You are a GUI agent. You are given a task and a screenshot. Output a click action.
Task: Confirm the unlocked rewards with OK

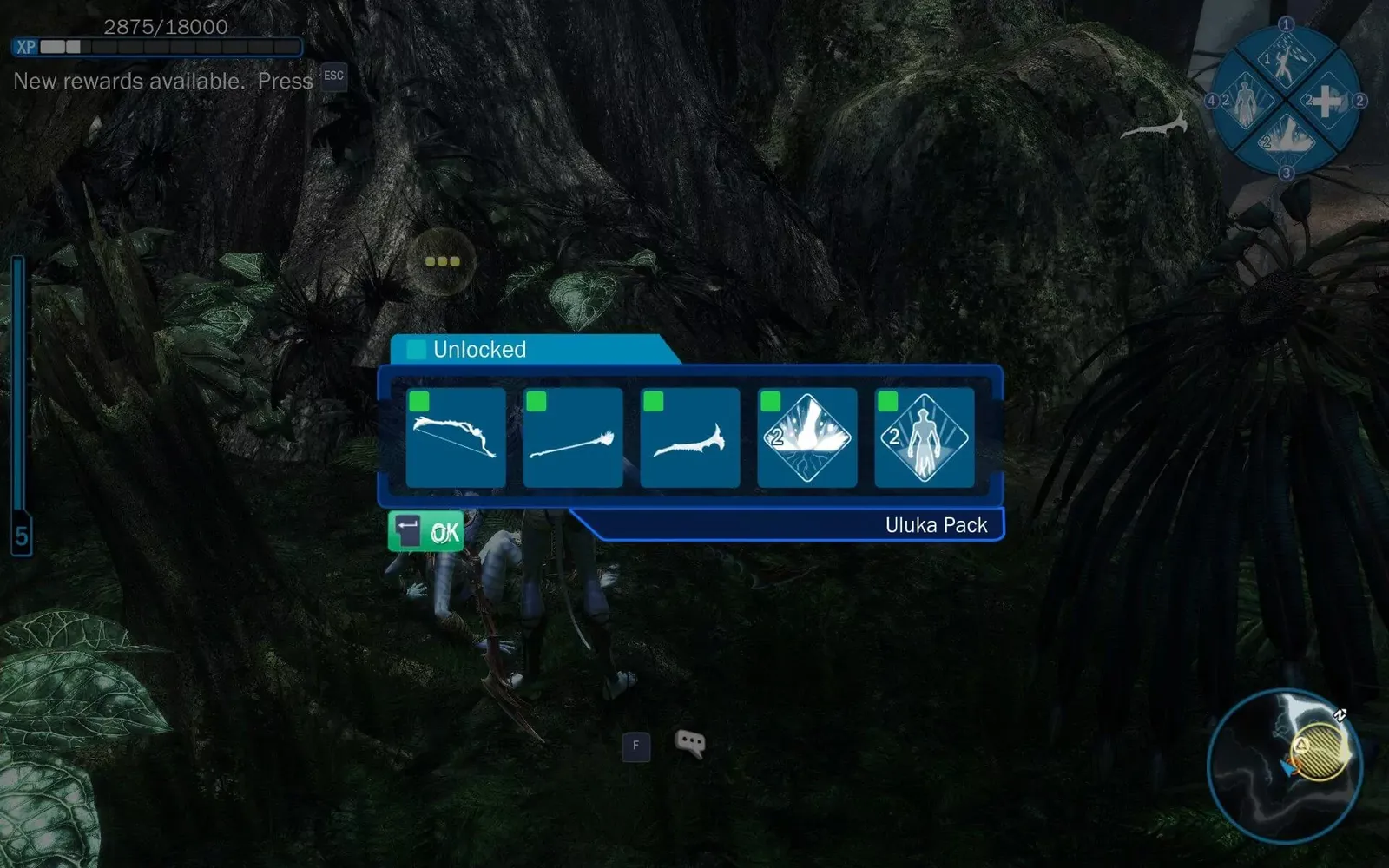coord(425,531)
